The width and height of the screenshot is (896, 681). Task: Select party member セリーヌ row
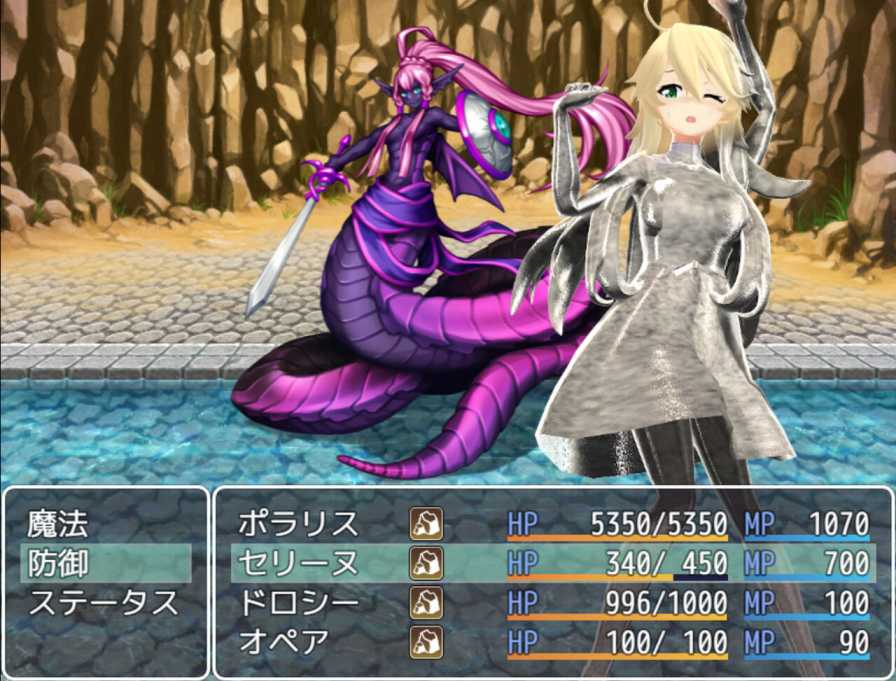pos(298,563)
